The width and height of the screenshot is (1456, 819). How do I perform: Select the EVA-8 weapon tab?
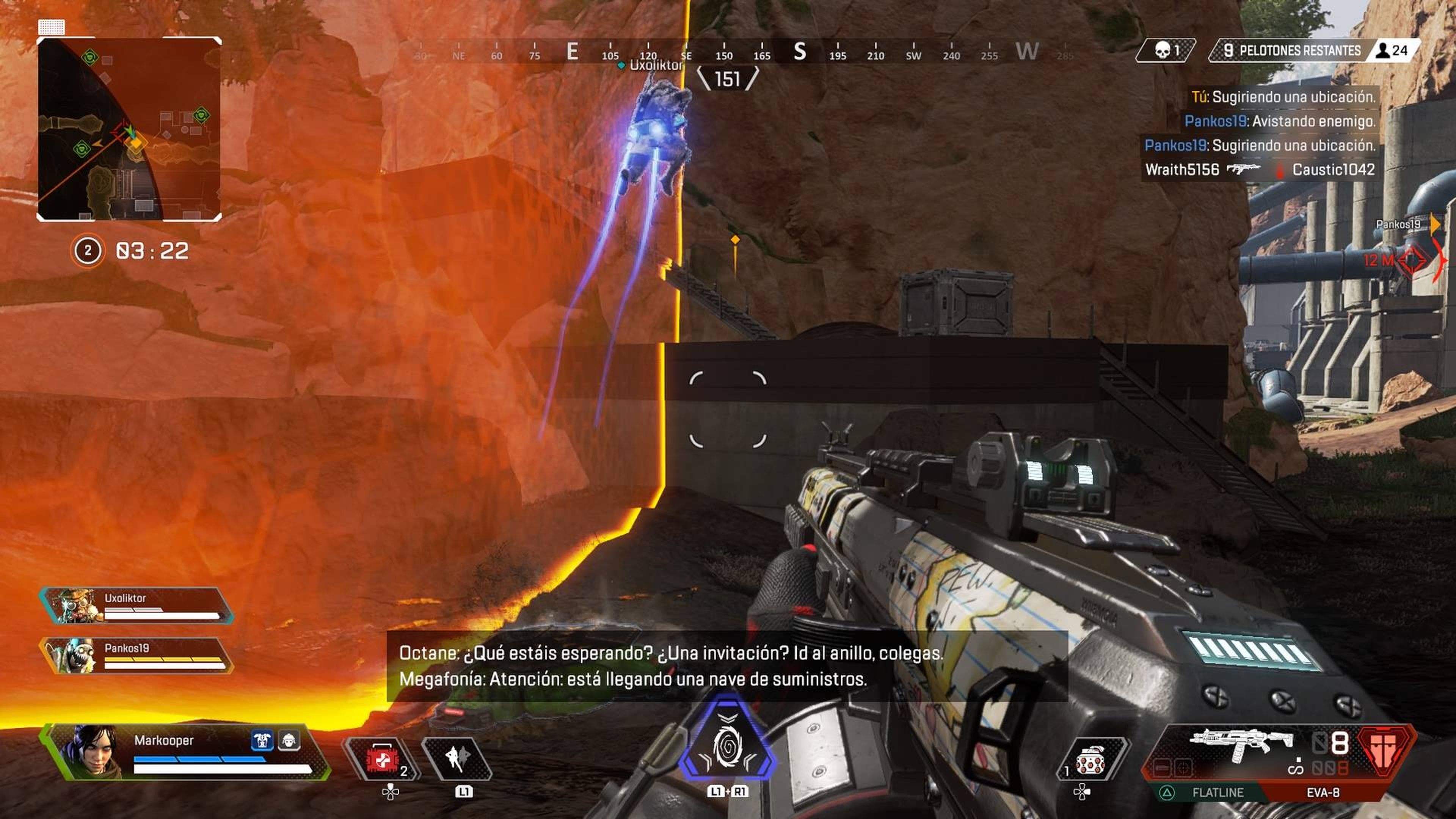coord(1323,792)
